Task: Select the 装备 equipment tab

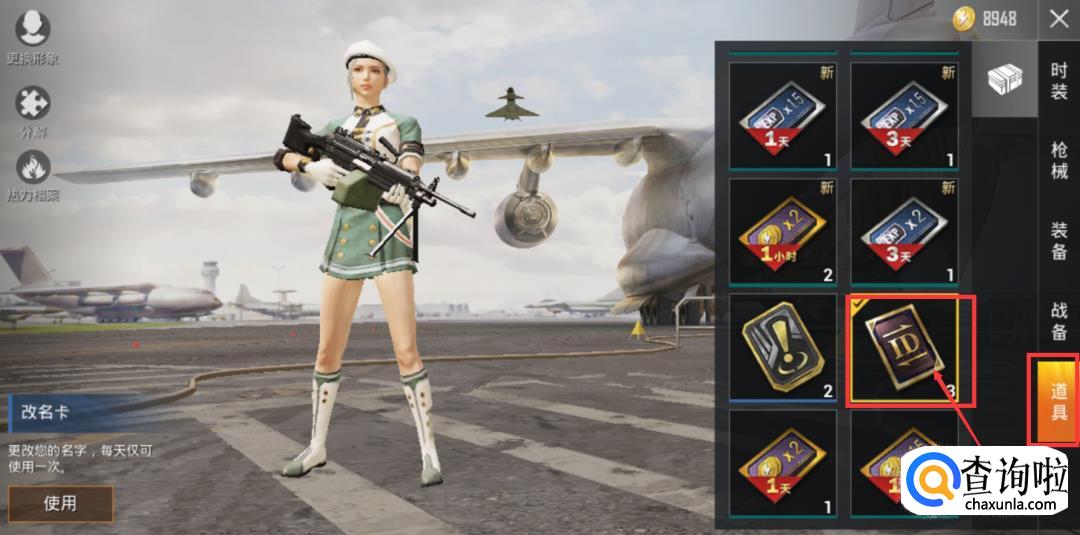Action: (1058, 240)
